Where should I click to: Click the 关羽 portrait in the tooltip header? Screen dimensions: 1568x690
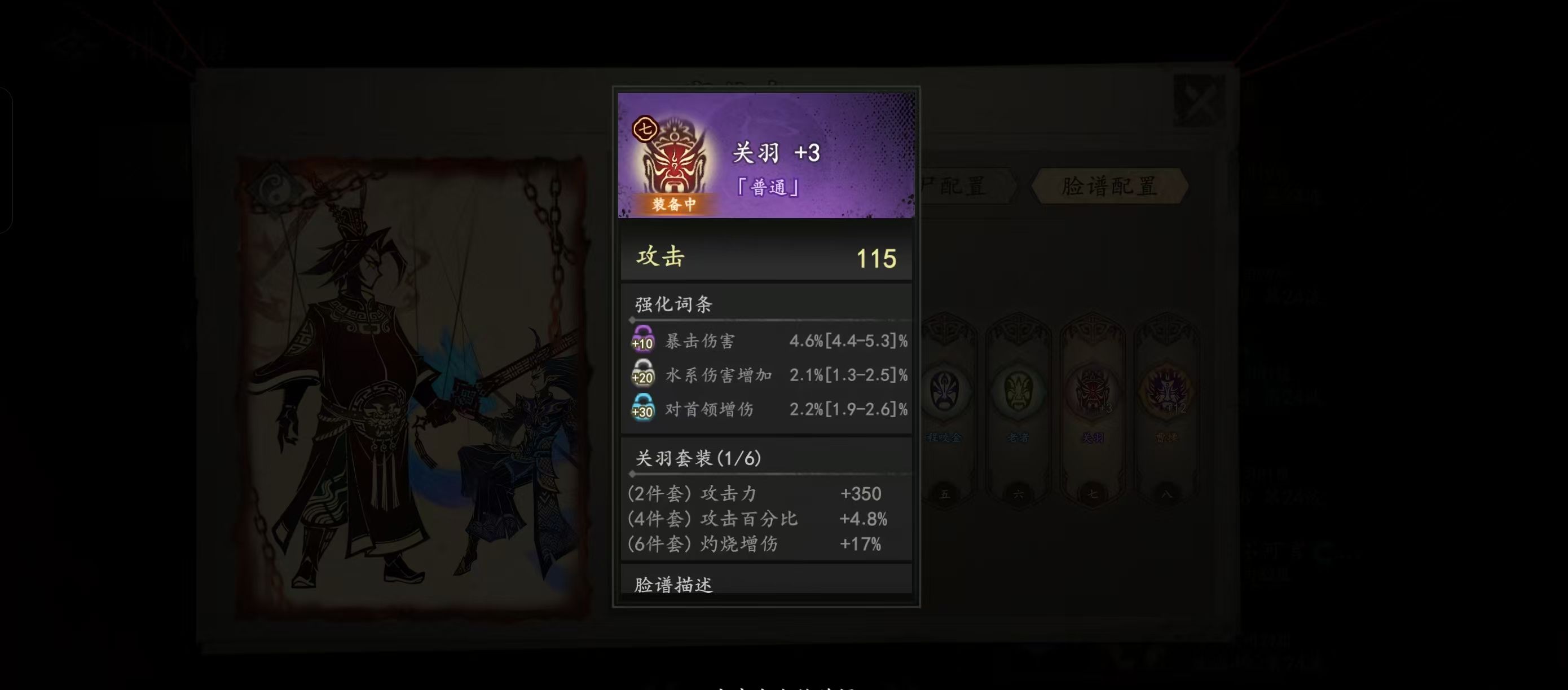[x=676, y=164]
